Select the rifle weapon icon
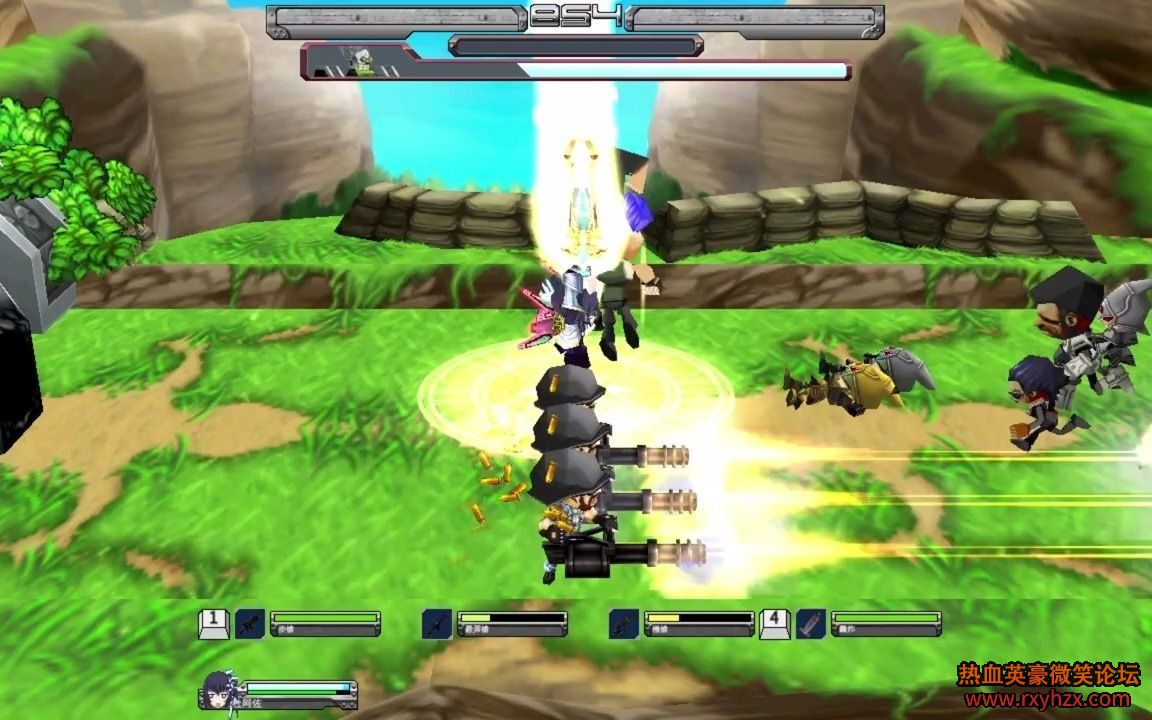This screenshot has width=1152, height=720. point(250,624)
